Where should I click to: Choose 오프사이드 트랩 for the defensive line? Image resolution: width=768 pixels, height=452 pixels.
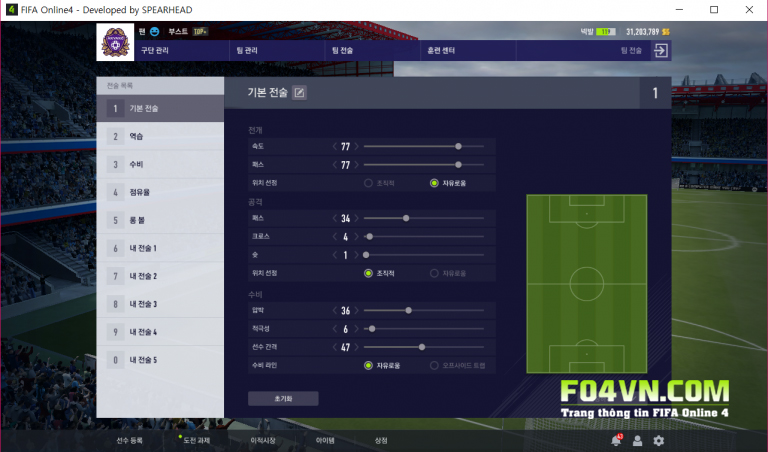click(434, 366)
